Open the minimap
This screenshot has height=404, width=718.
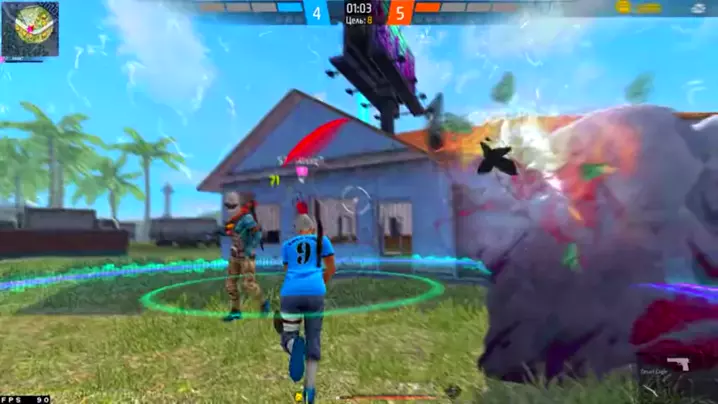click(29, 28)
